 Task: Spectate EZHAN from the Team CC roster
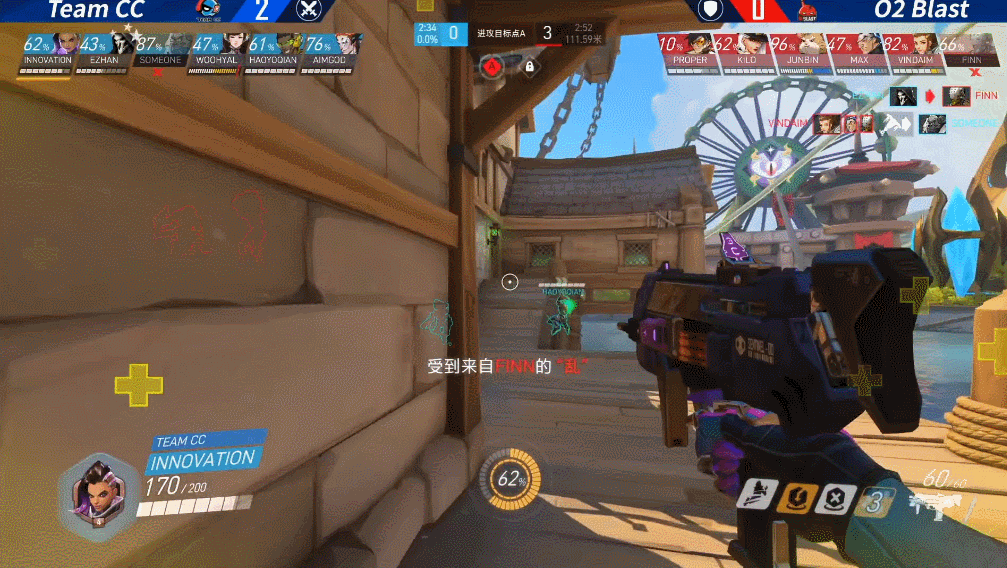coord(105,49)
